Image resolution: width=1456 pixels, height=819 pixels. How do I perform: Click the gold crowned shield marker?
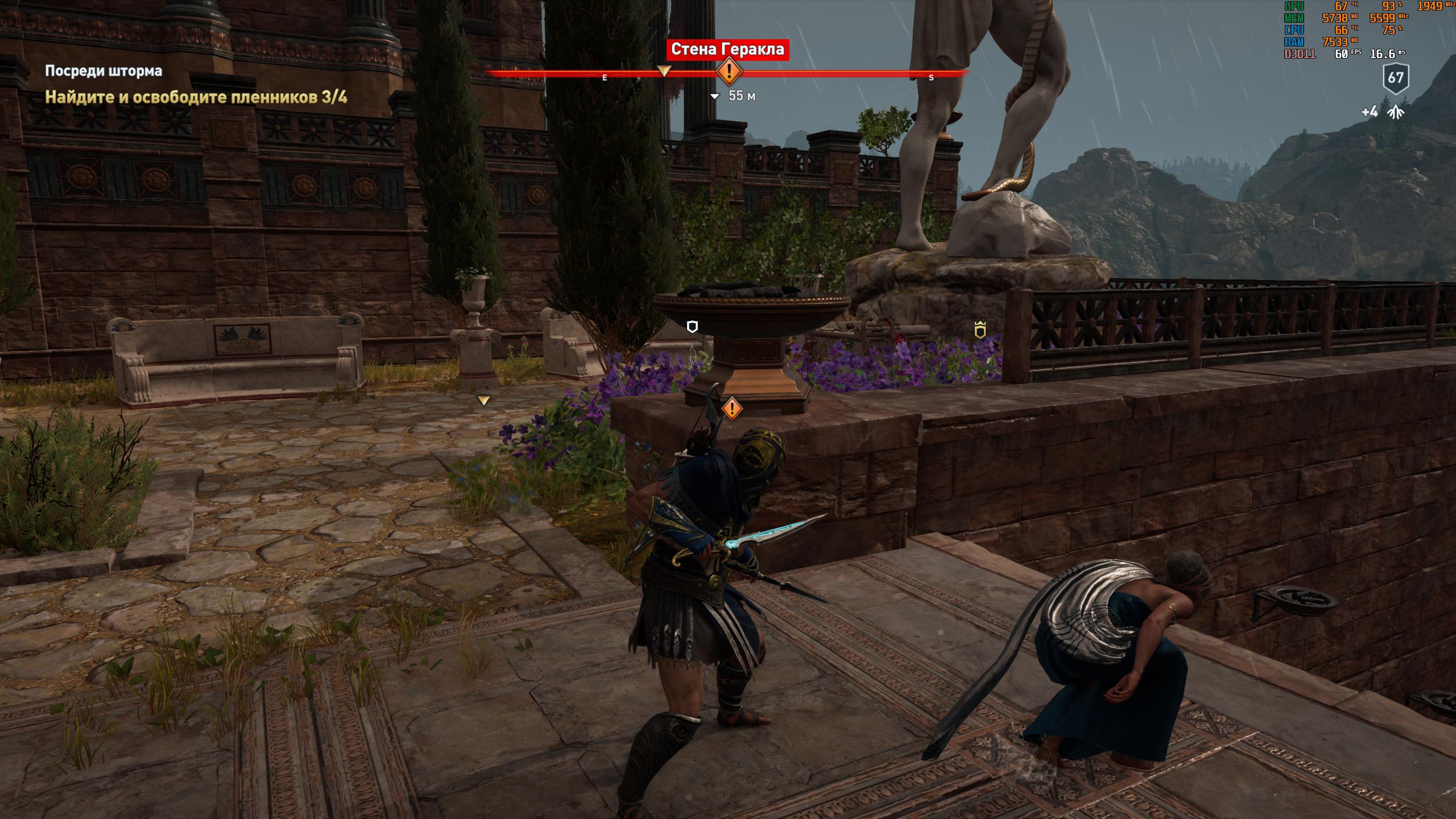[x=980, y=330]
